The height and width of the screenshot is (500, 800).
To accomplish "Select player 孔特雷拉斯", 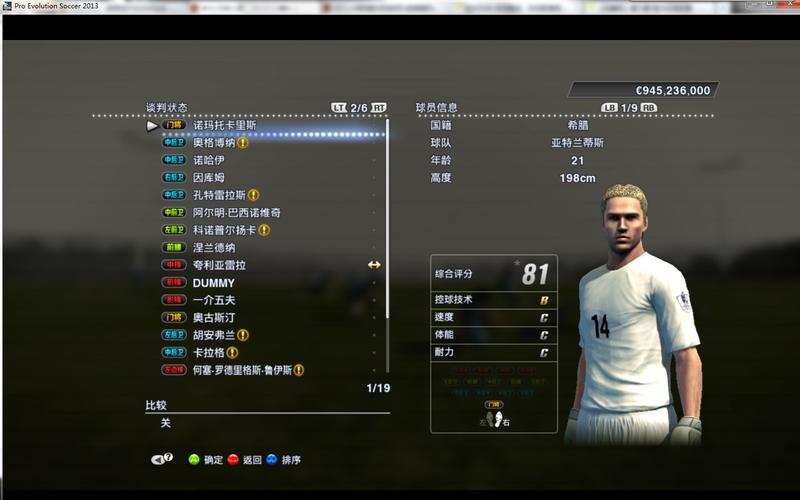I will [x=219, y=195].
